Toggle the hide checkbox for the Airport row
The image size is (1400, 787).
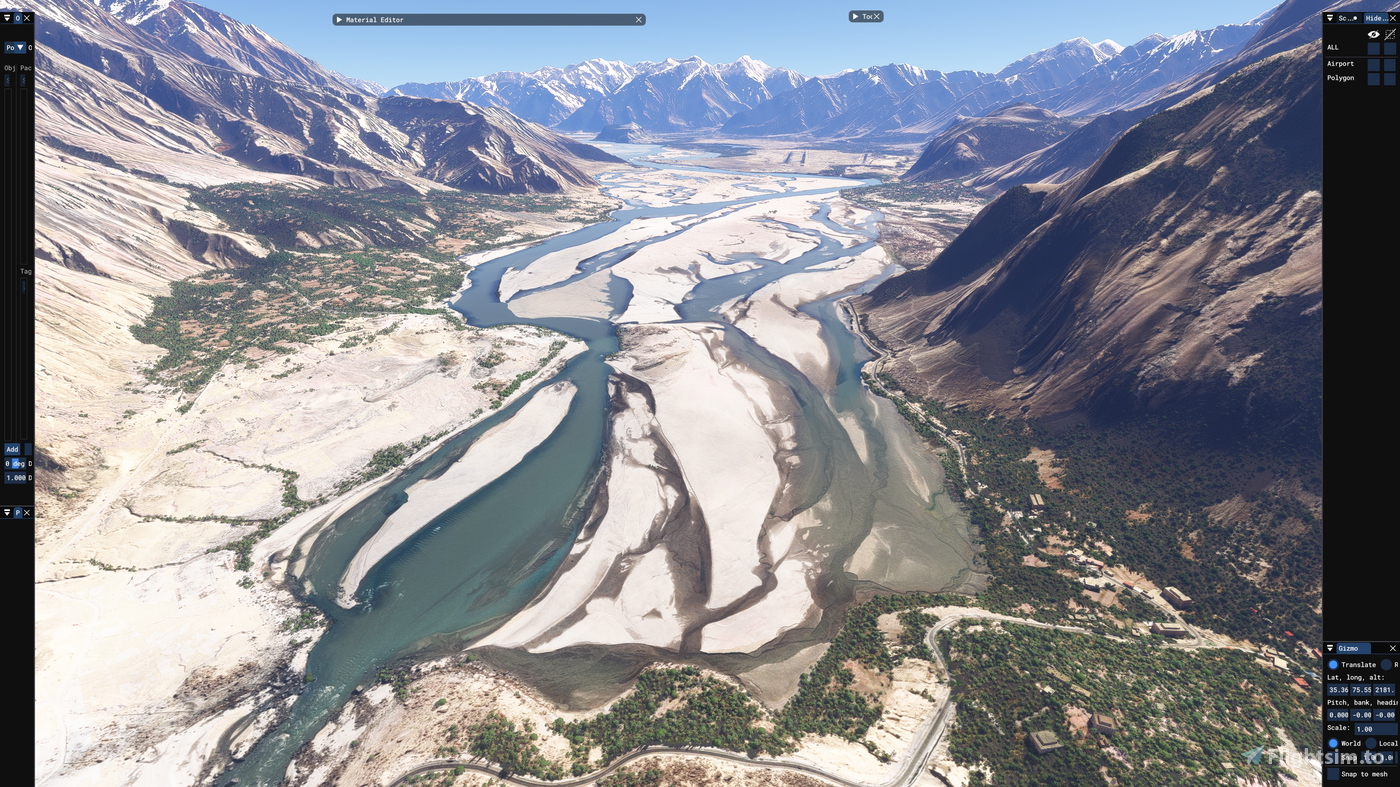(x=1390, y=63)
